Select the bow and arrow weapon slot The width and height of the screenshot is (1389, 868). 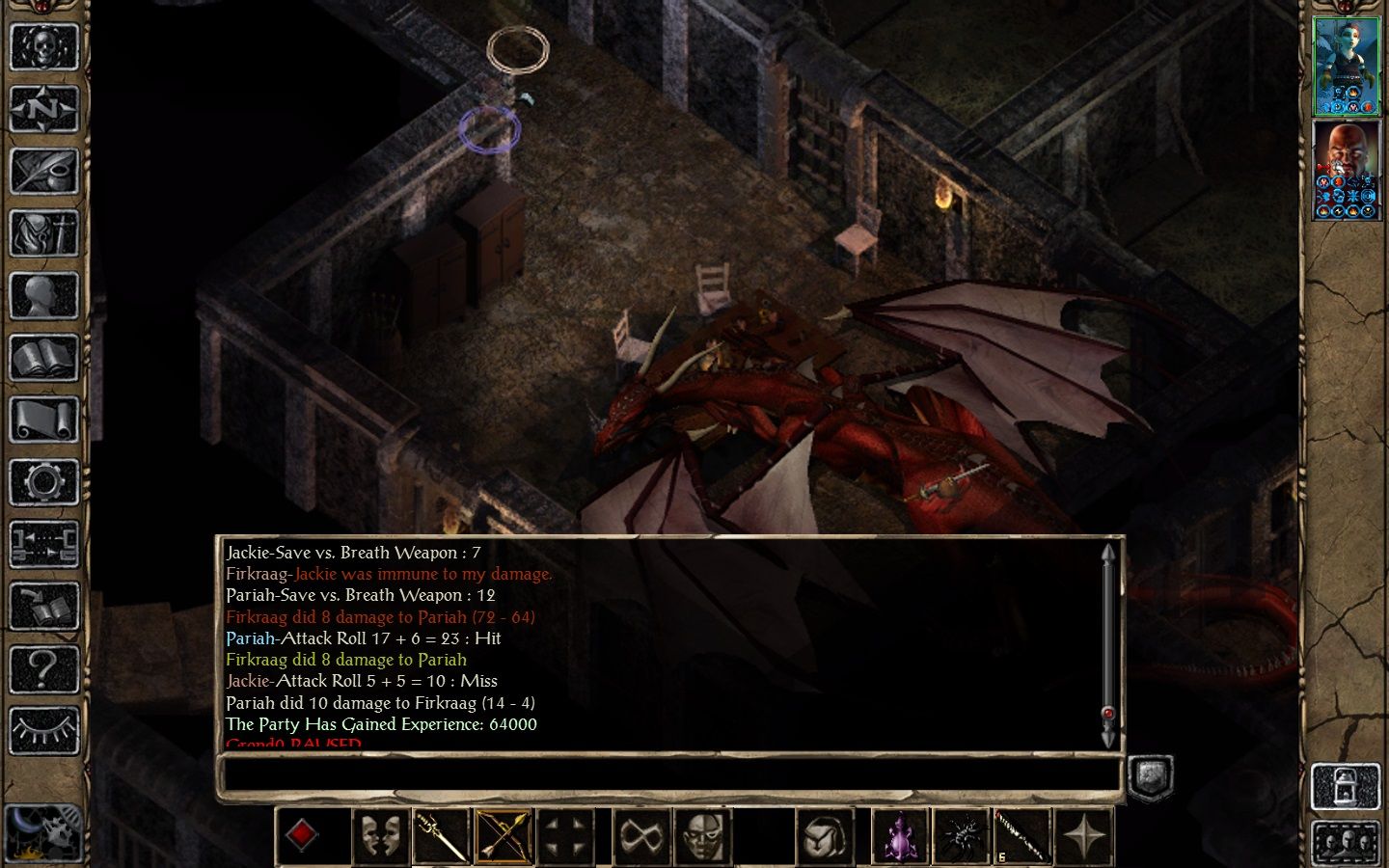[504, 836]
